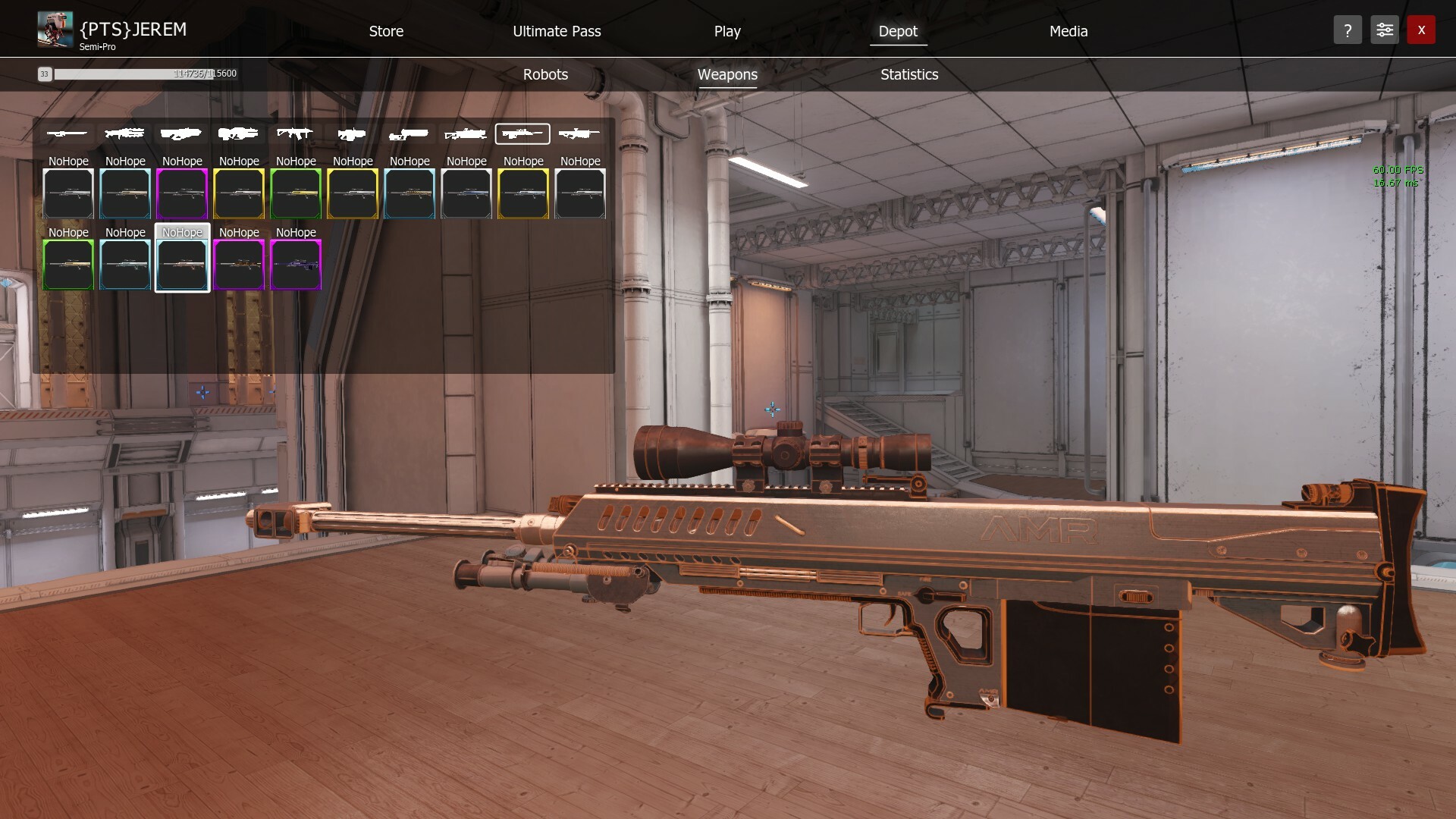This screenshot has height=819, width=1456.
Task: Open help with the question mark icon
Action: [x=1348, y=30]
